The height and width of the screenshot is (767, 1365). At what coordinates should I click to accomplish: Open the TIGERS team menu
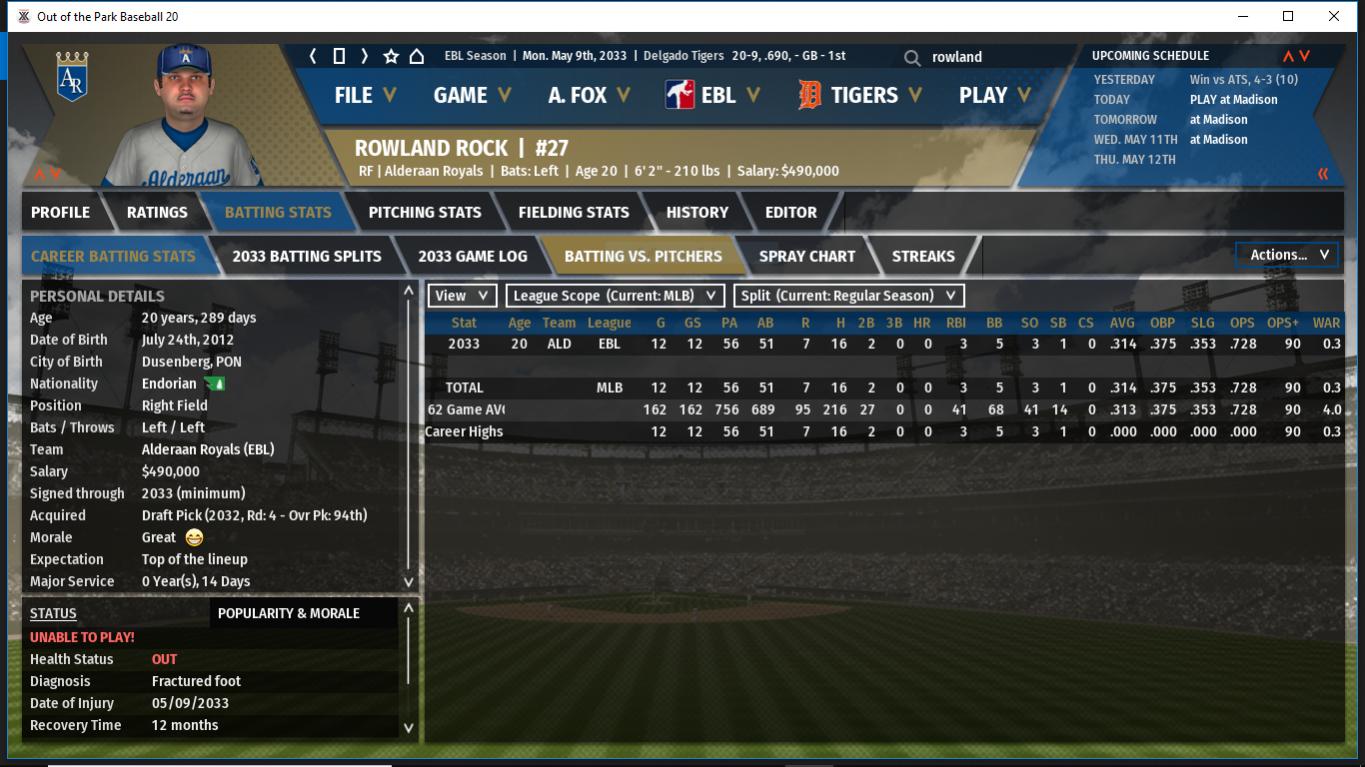click(860, 95)
